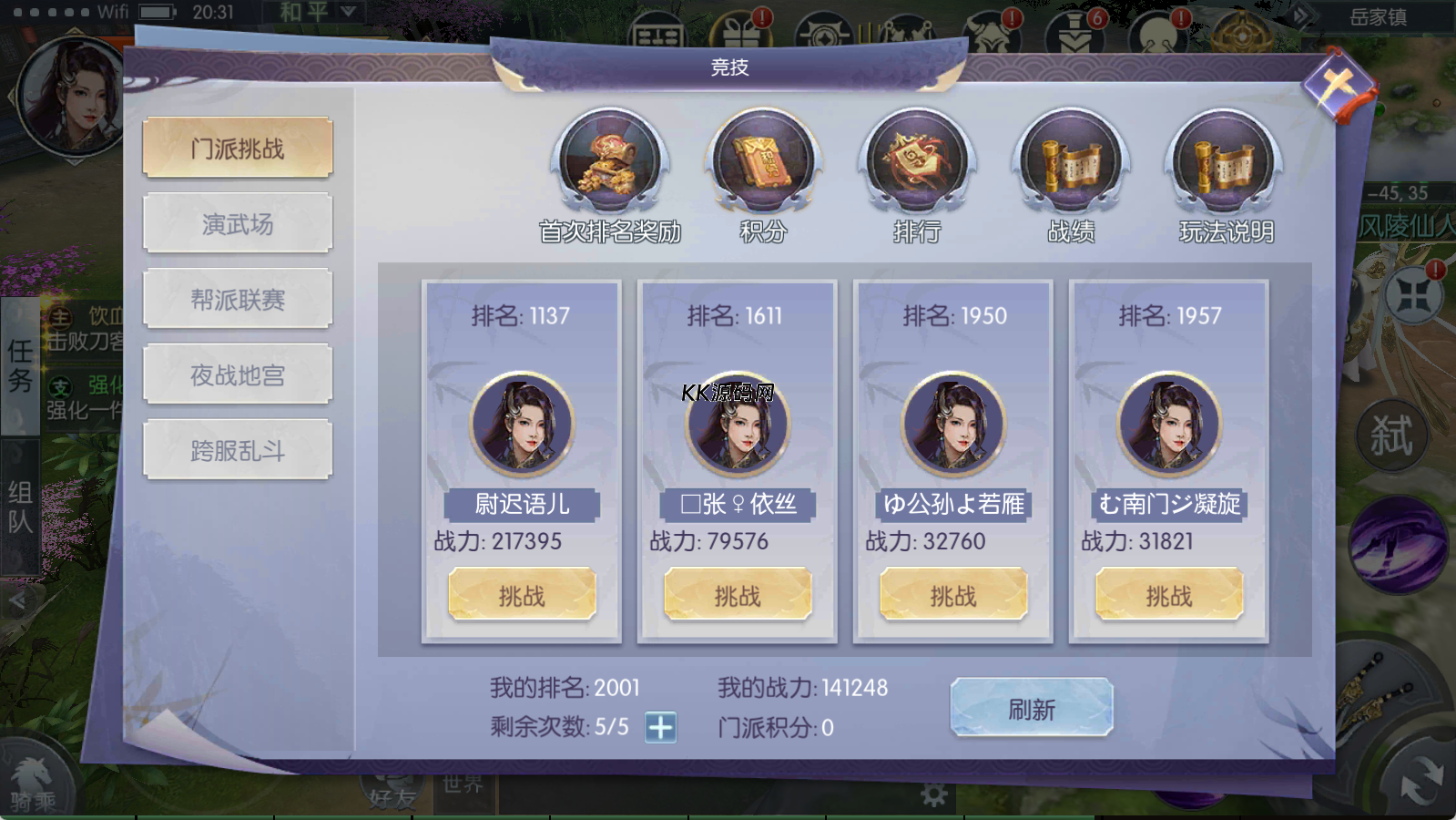
Task: Challenge the rank 1611 opponent
Action: pos(738,595)
